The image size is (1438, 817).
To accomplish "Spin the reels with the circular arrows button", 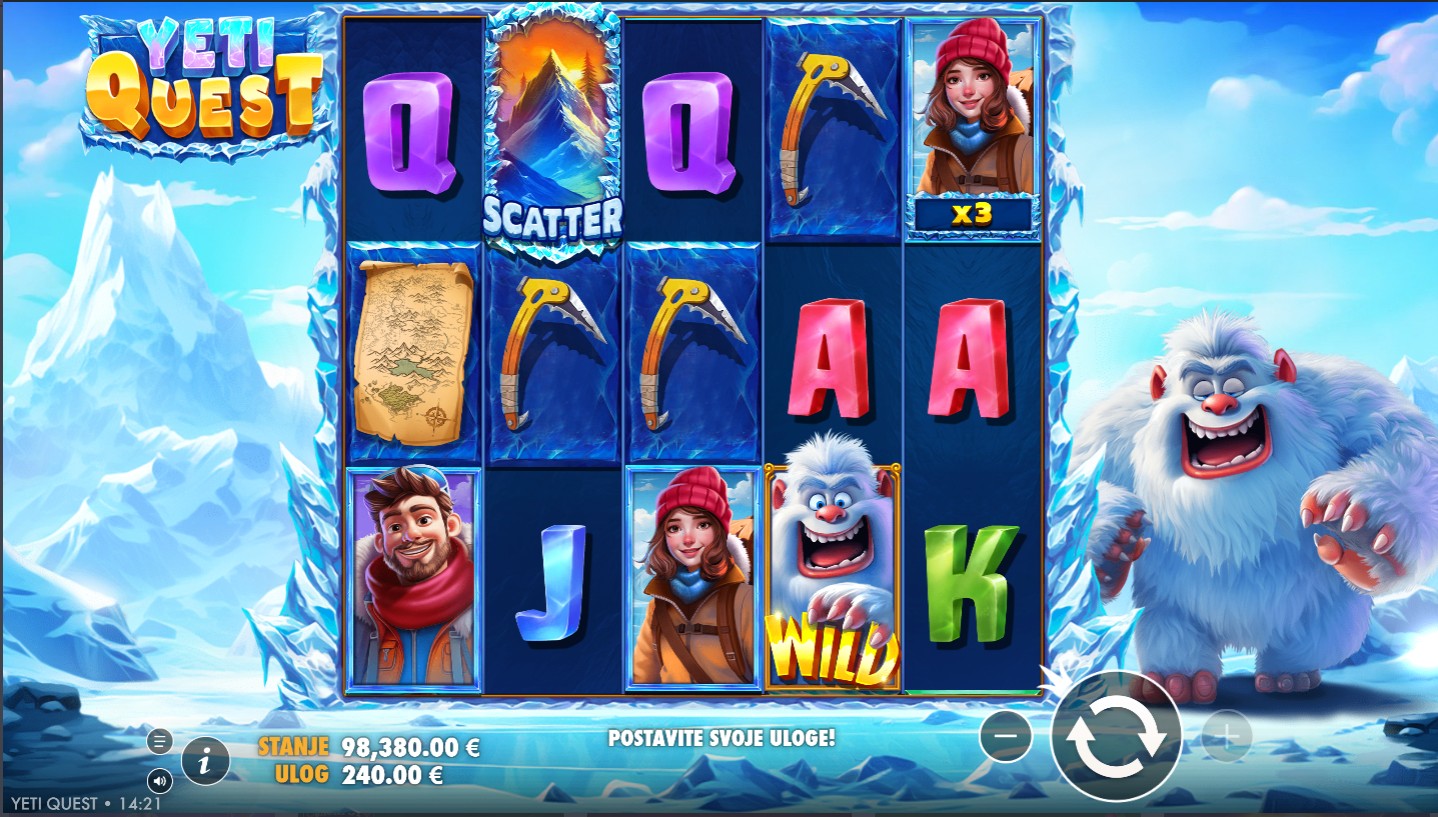I will (x=1116, y=736).
